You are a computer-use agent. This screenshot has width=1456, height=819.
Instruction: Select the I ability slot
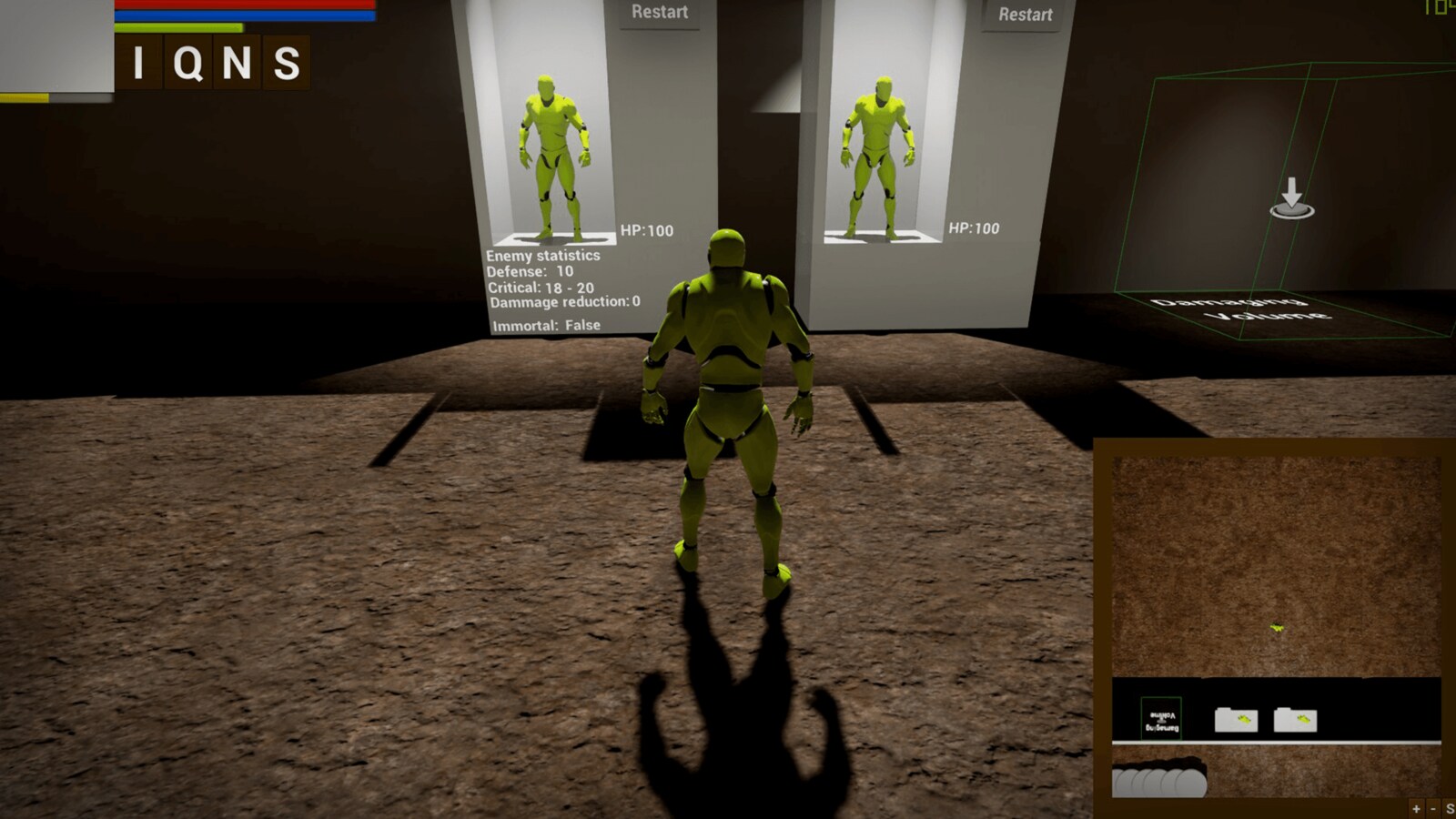[137, 62]
